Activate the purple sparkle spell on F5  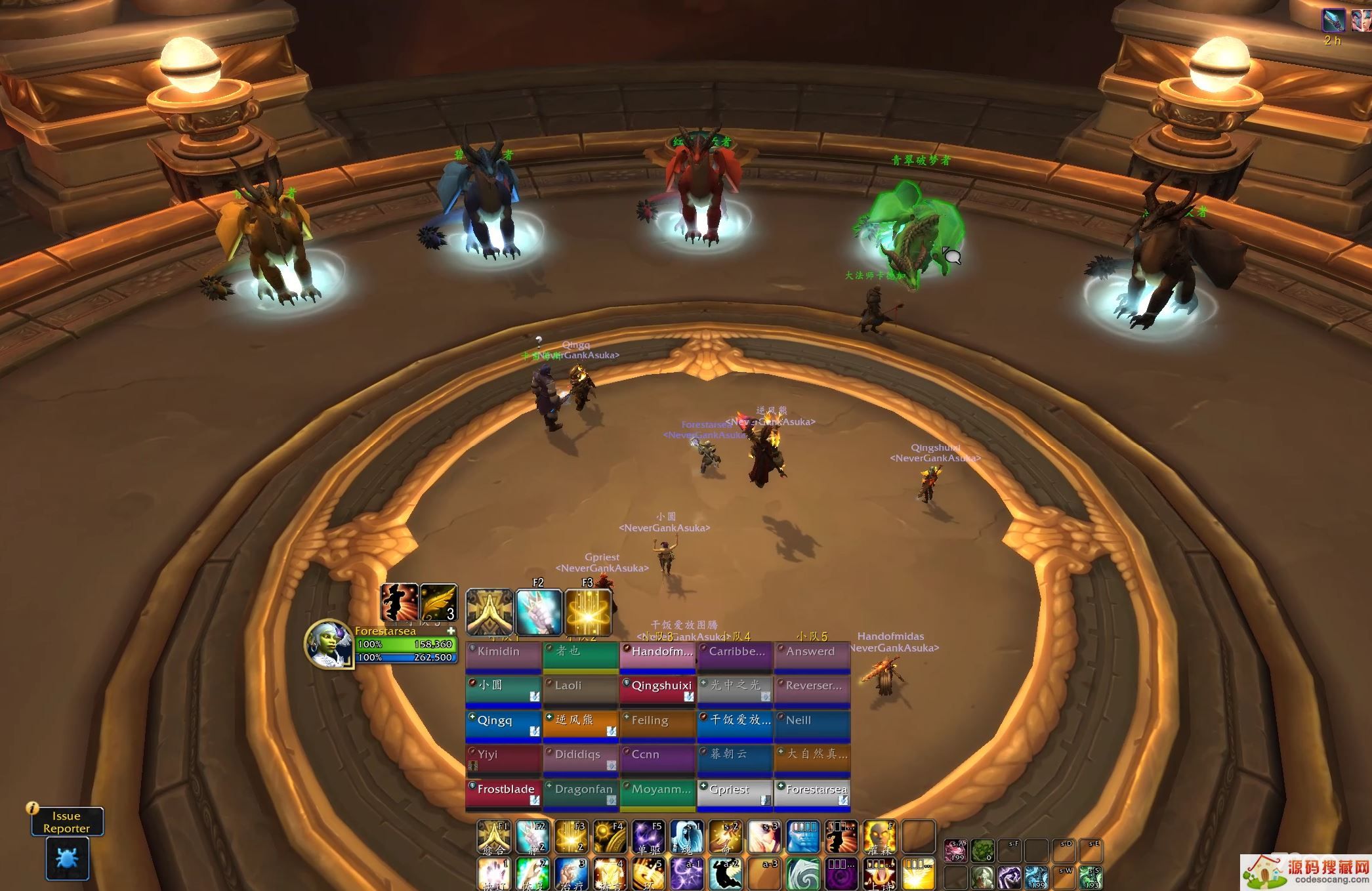pos(649,837)
